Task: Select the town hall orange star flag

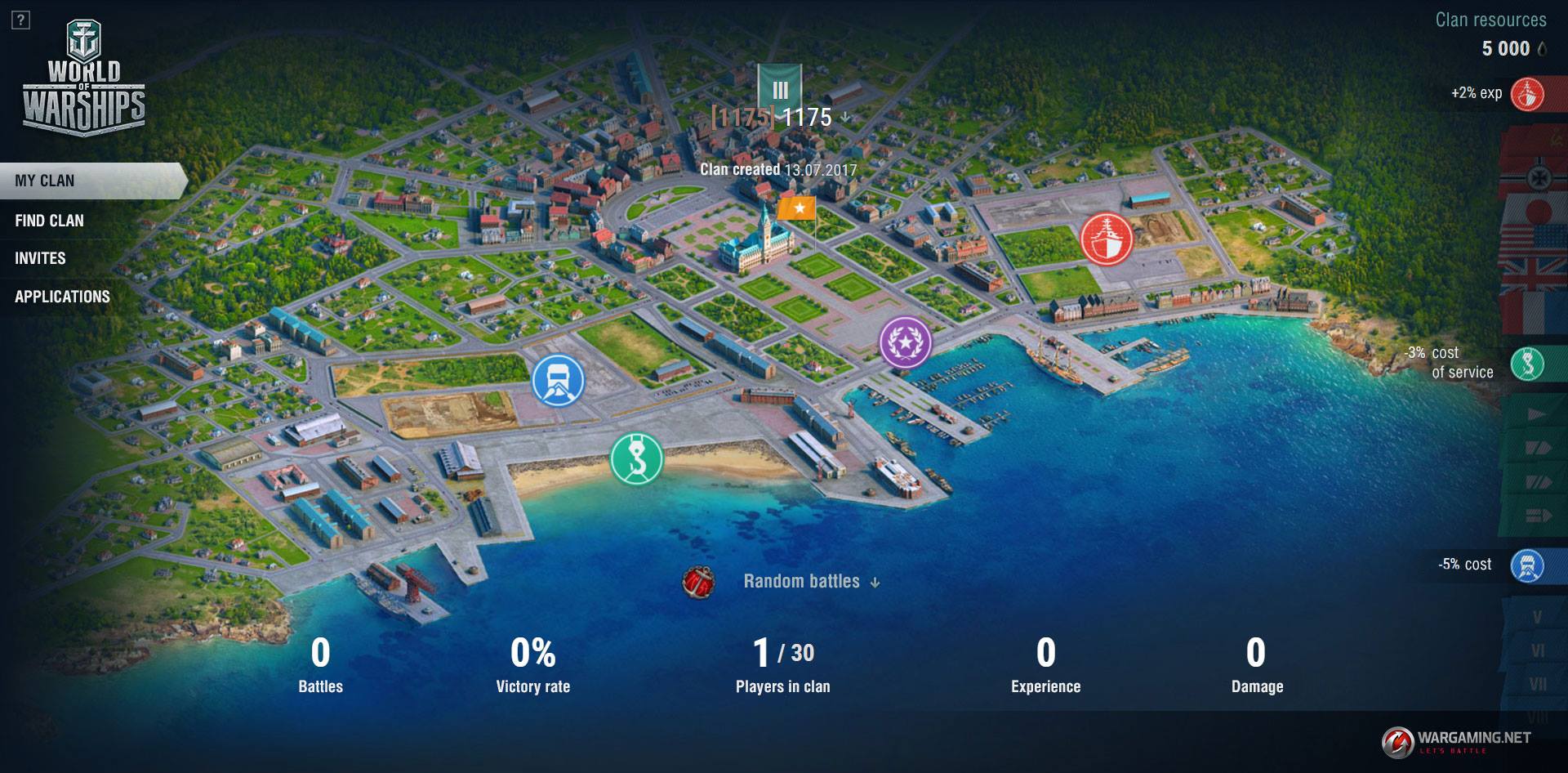Action: [796, 208]
